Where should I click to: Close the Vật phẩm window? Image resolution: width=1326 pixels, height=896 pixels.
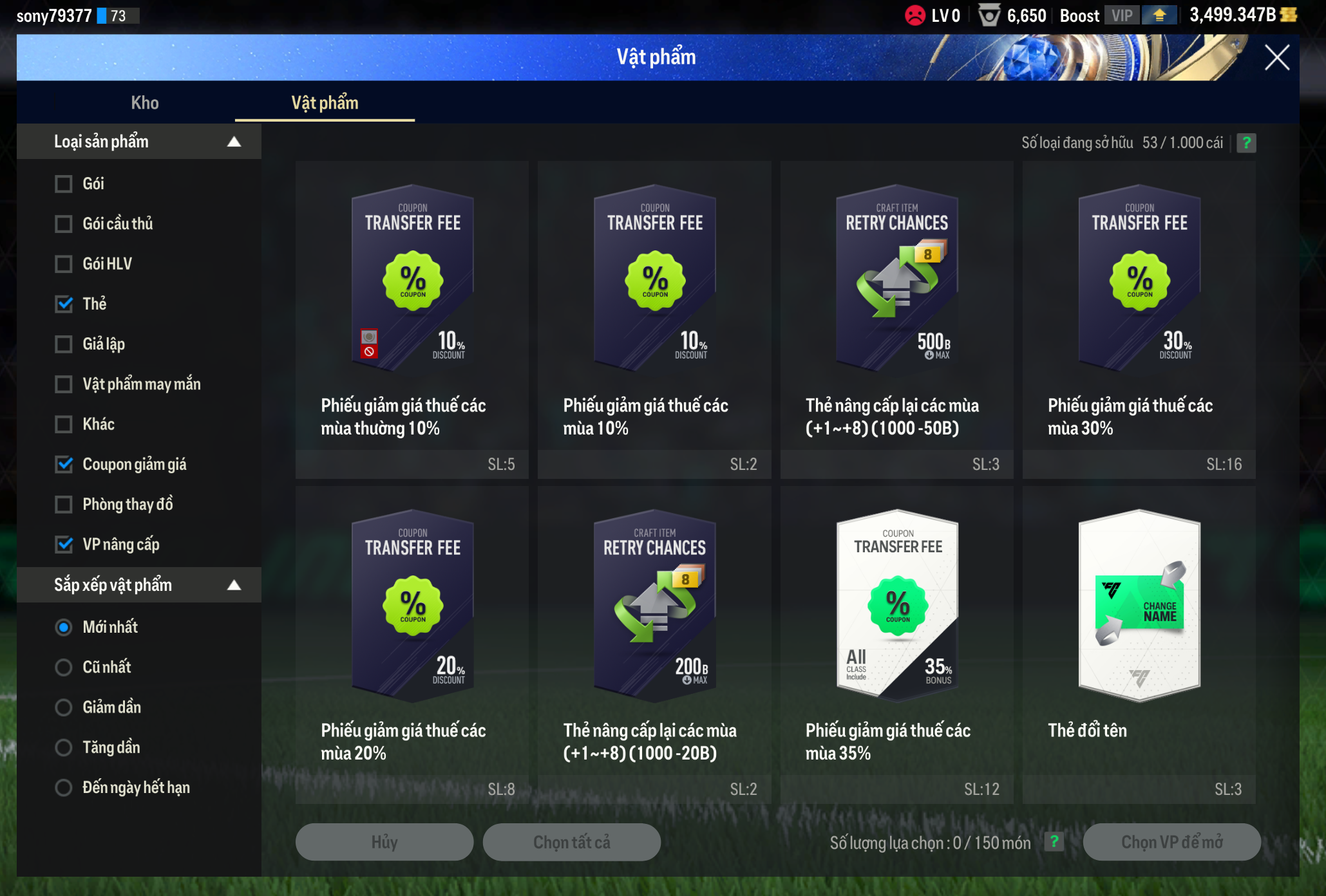click(1276, 58)
